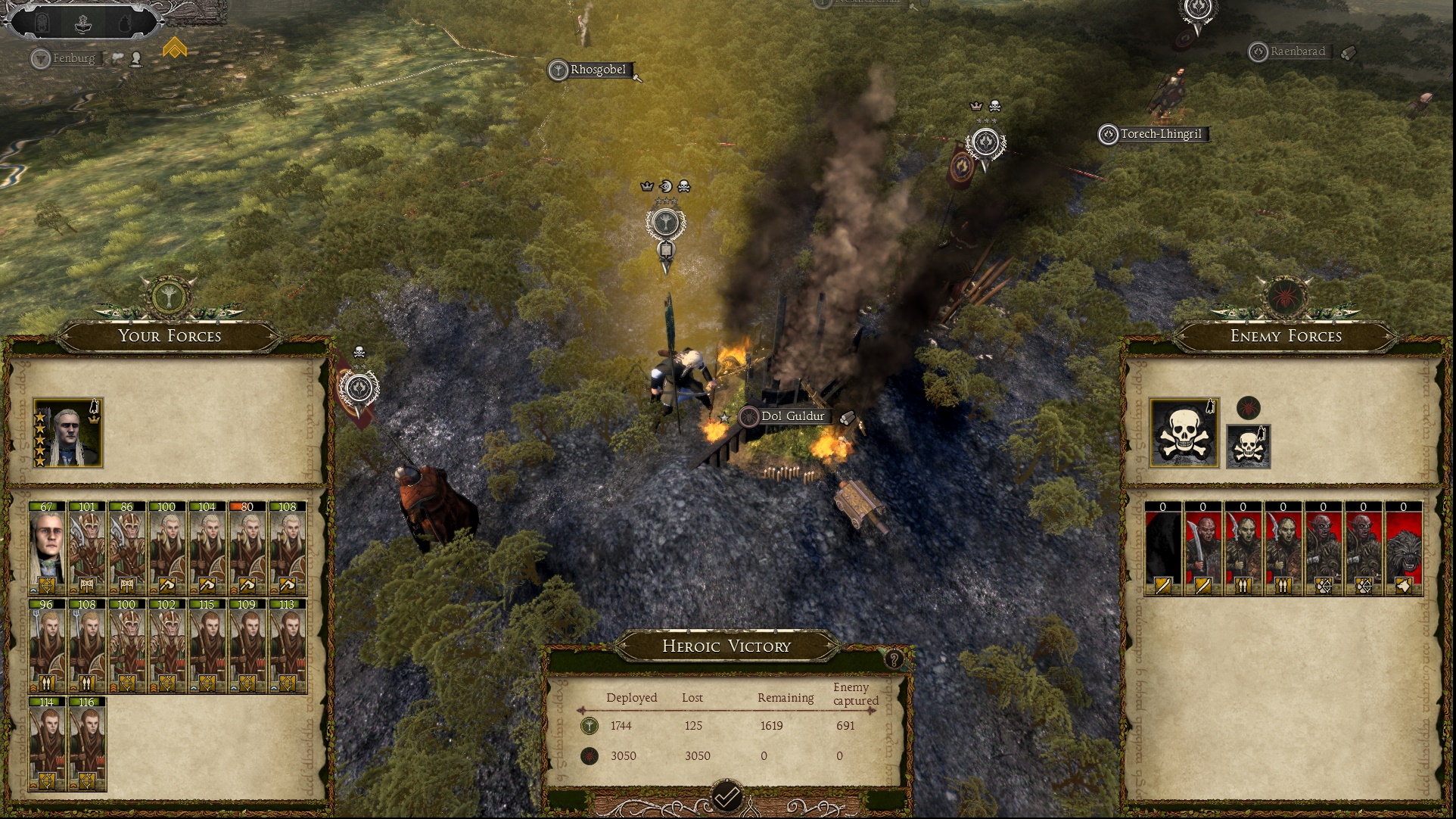Viewport: 1456px width, 819px height.
Task: Select the elven general portrait with stars
Action: (68, 433)
